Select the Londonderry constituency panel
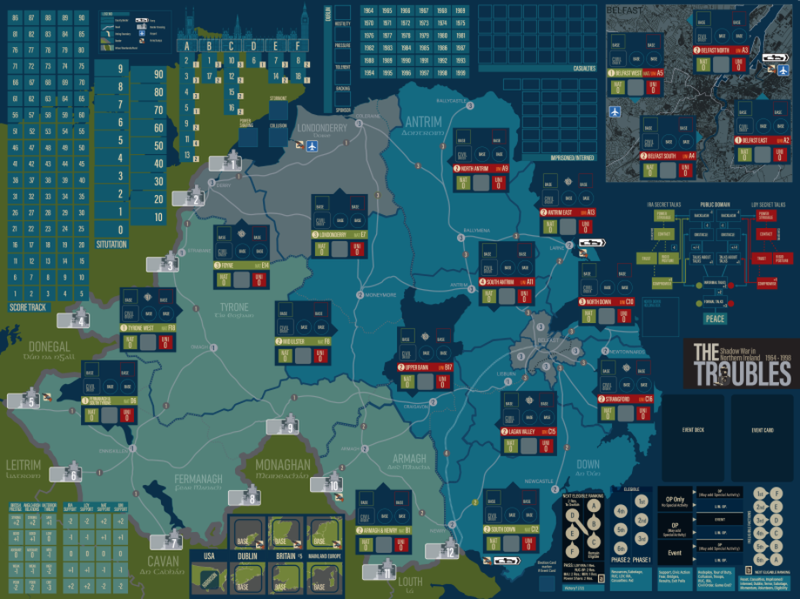 point(340,222)
